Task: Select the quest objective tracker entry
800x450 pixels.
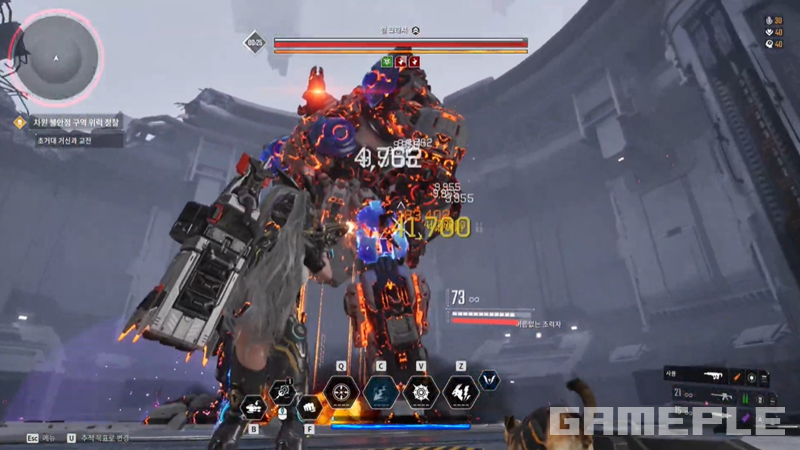Action: tap(70, 122)
